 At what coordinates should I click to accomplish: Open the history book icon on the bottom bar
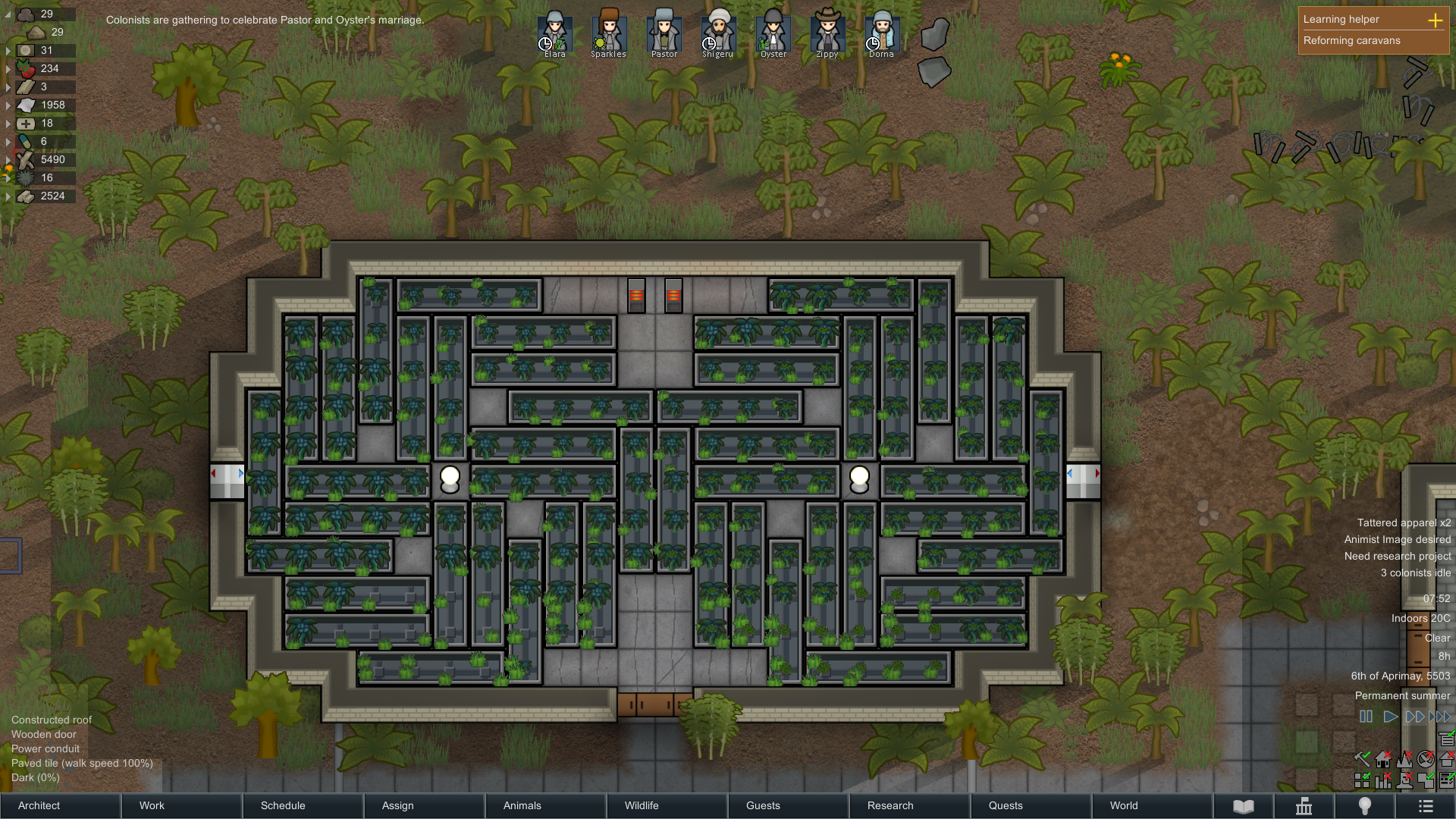1244,805
